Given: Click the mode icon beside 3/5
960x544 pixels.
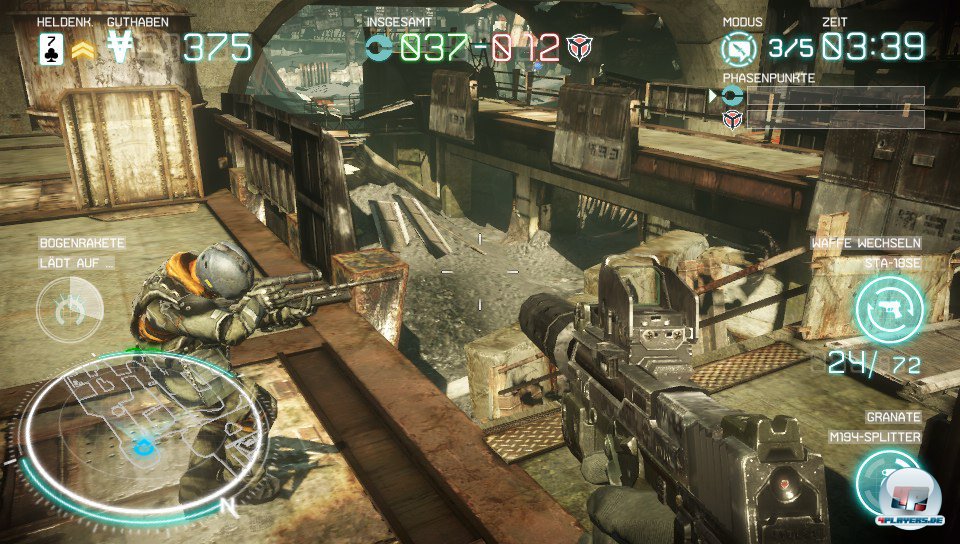Looking at the screenshot, I should [x=740, y=48].
